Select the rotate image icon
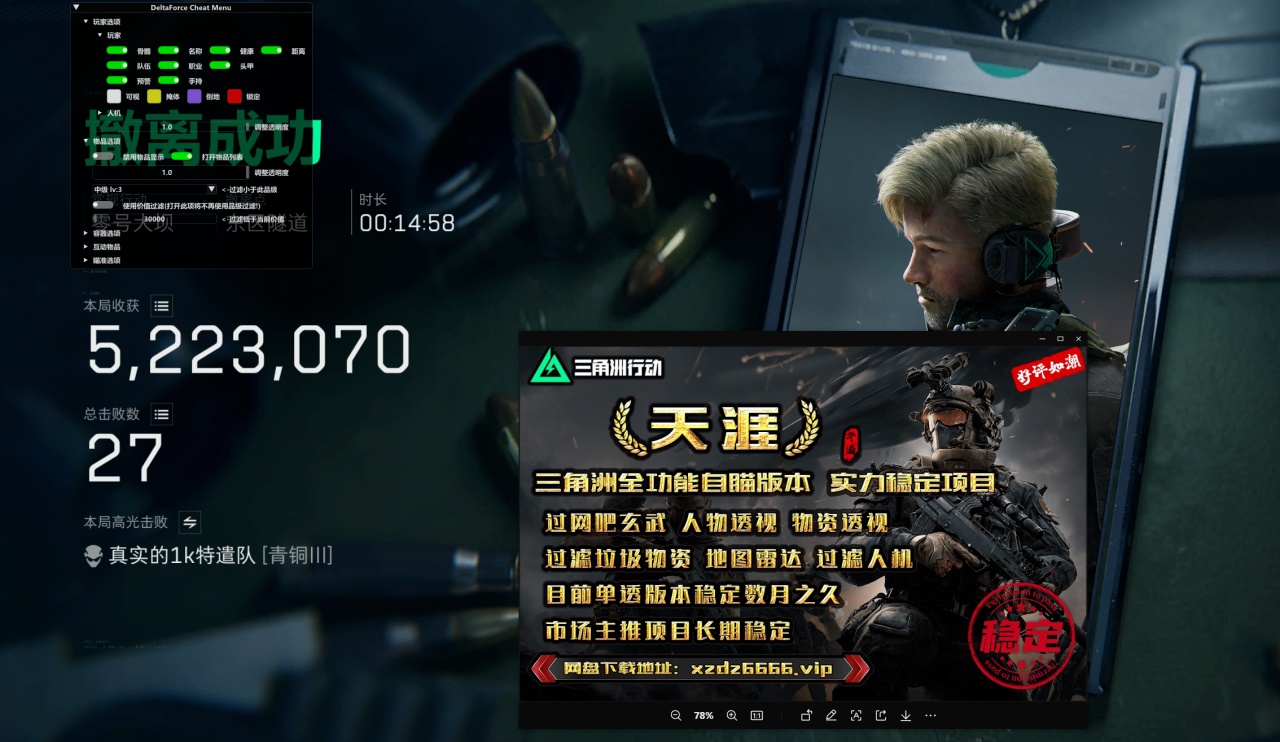Image resolution: width=1280 pixels, height=742 pixels. (x=806, y=716)
